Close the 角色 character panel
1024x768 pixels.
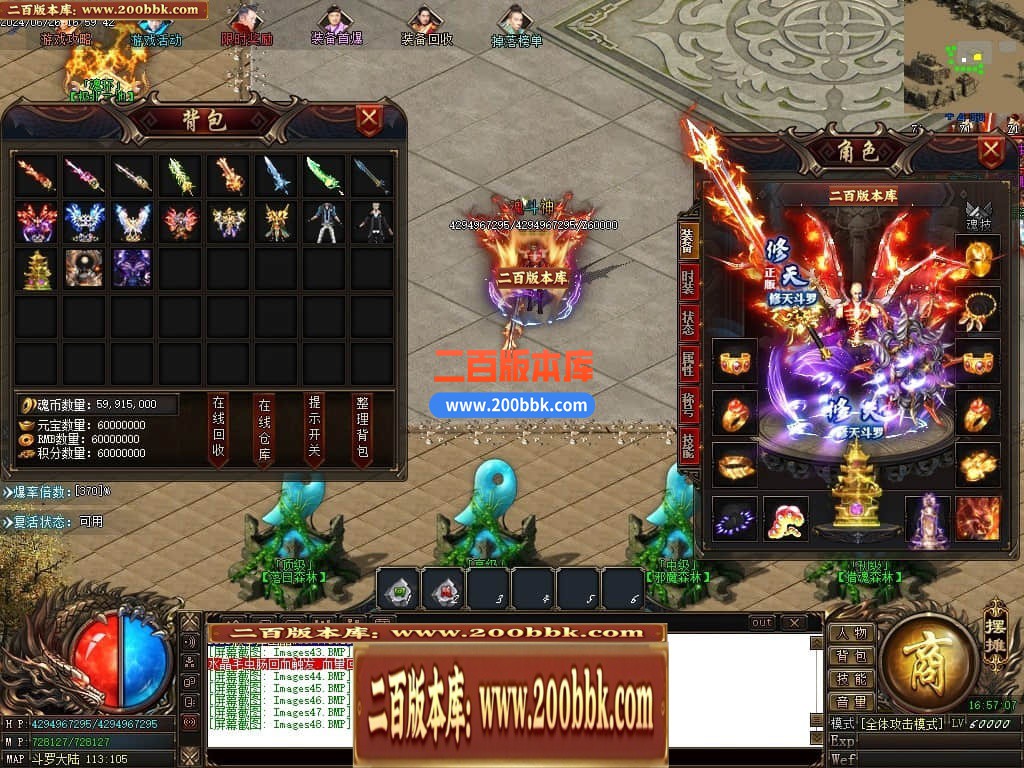click(991, 152)
